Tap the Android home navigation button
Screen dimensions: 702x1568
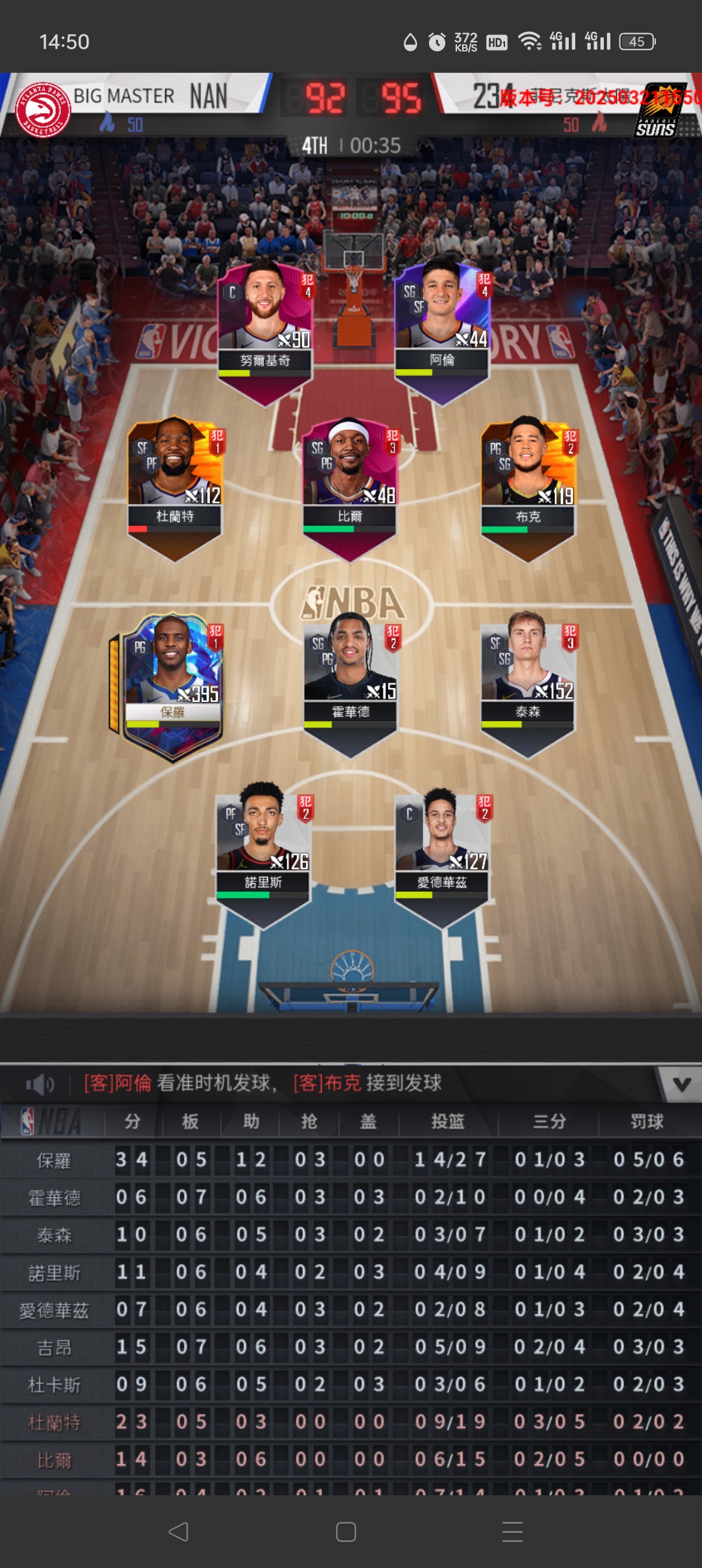click(x=346, y=1532)
